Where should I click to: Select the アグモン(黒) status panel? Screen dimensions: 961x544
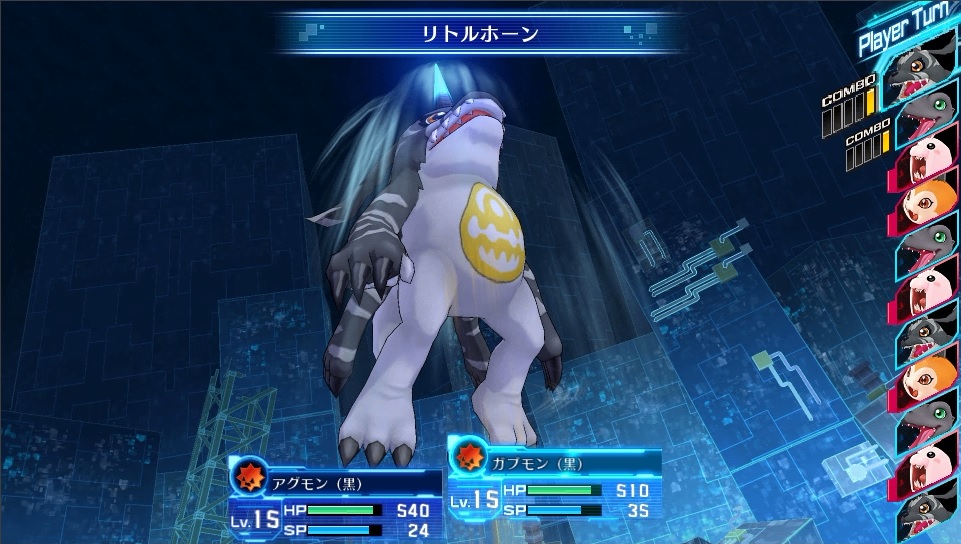(336, 501)
